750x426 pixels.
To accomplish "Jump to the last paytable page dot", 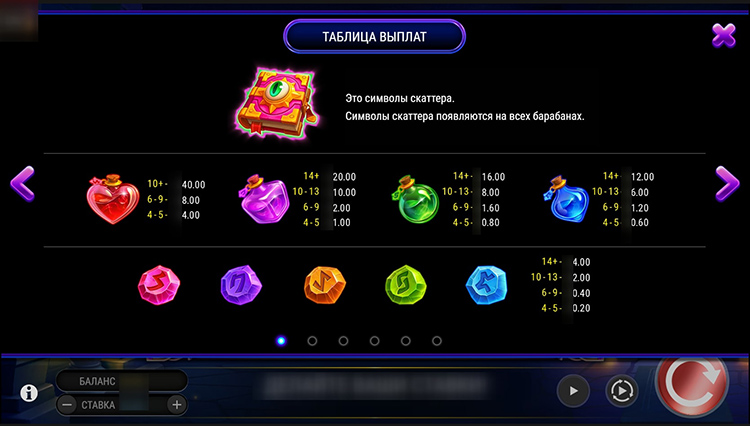I will pyautogui.click(x=437, y=341).
